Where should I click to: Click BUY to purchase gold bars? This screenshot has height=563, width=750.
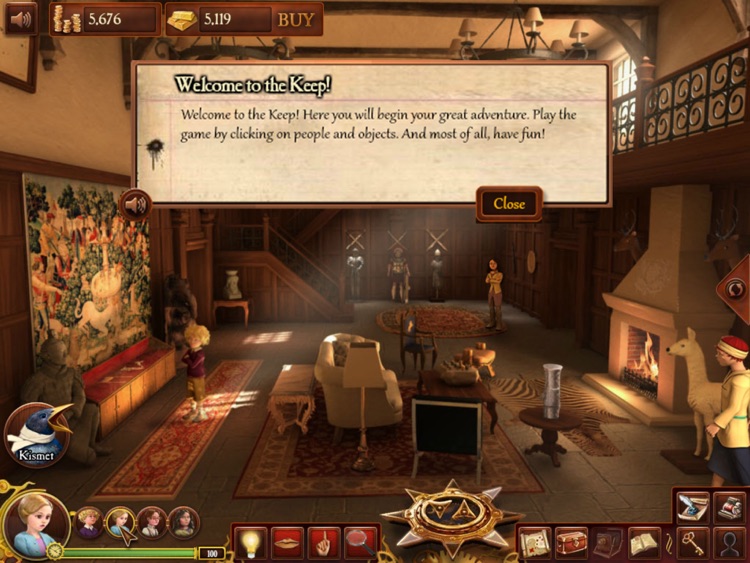pyautogui.click(x=295, y=19)
